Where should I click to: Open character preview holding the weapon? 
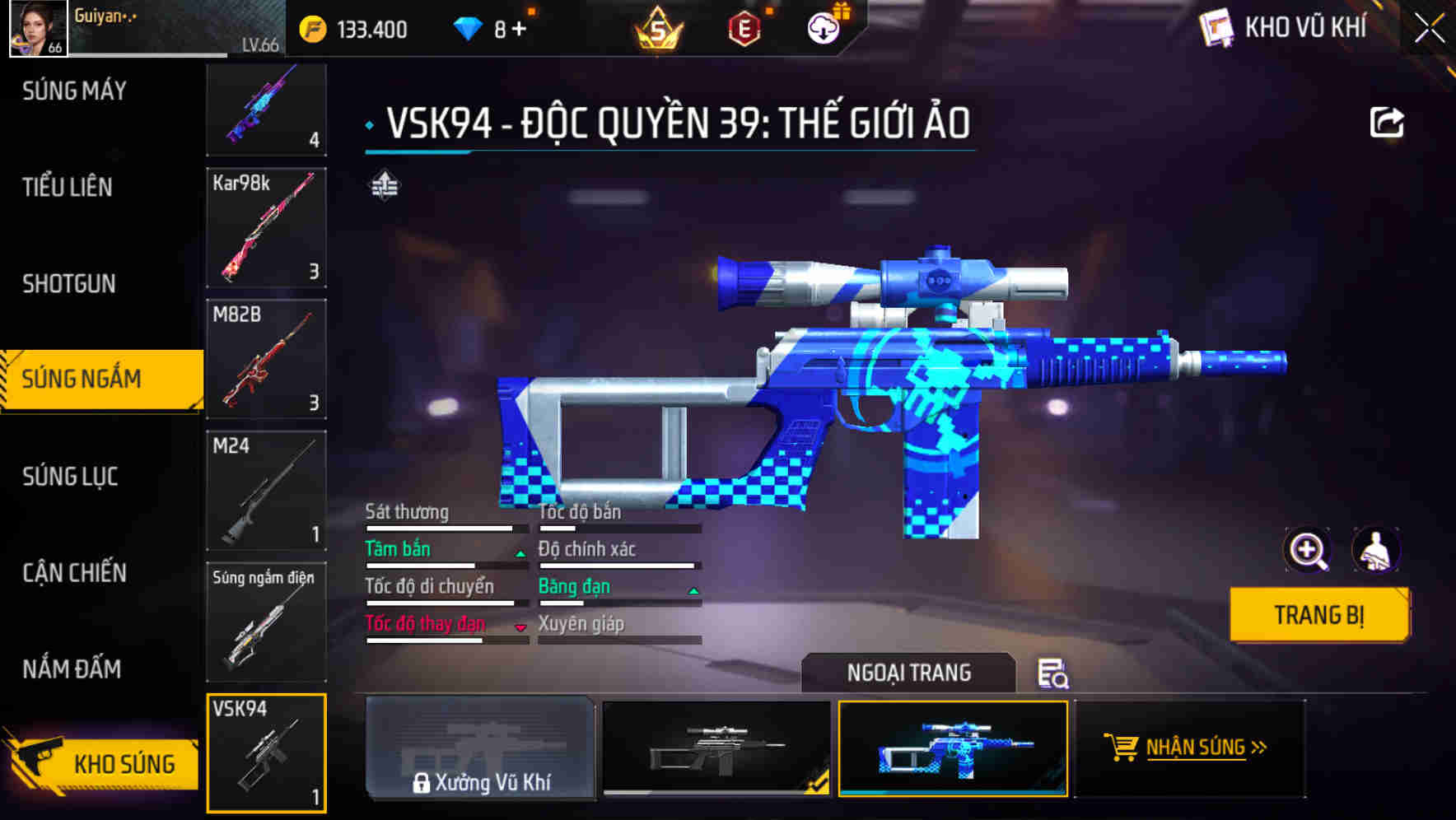coord(1377,550)
